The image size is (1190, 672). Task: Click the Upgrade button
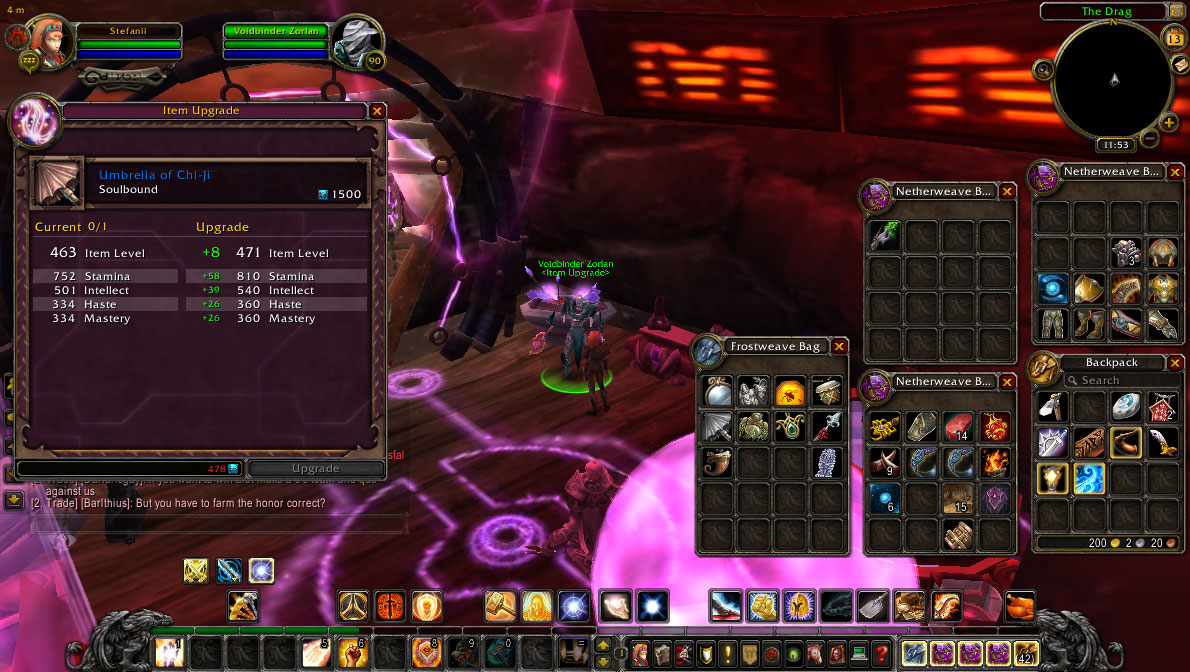315,468
